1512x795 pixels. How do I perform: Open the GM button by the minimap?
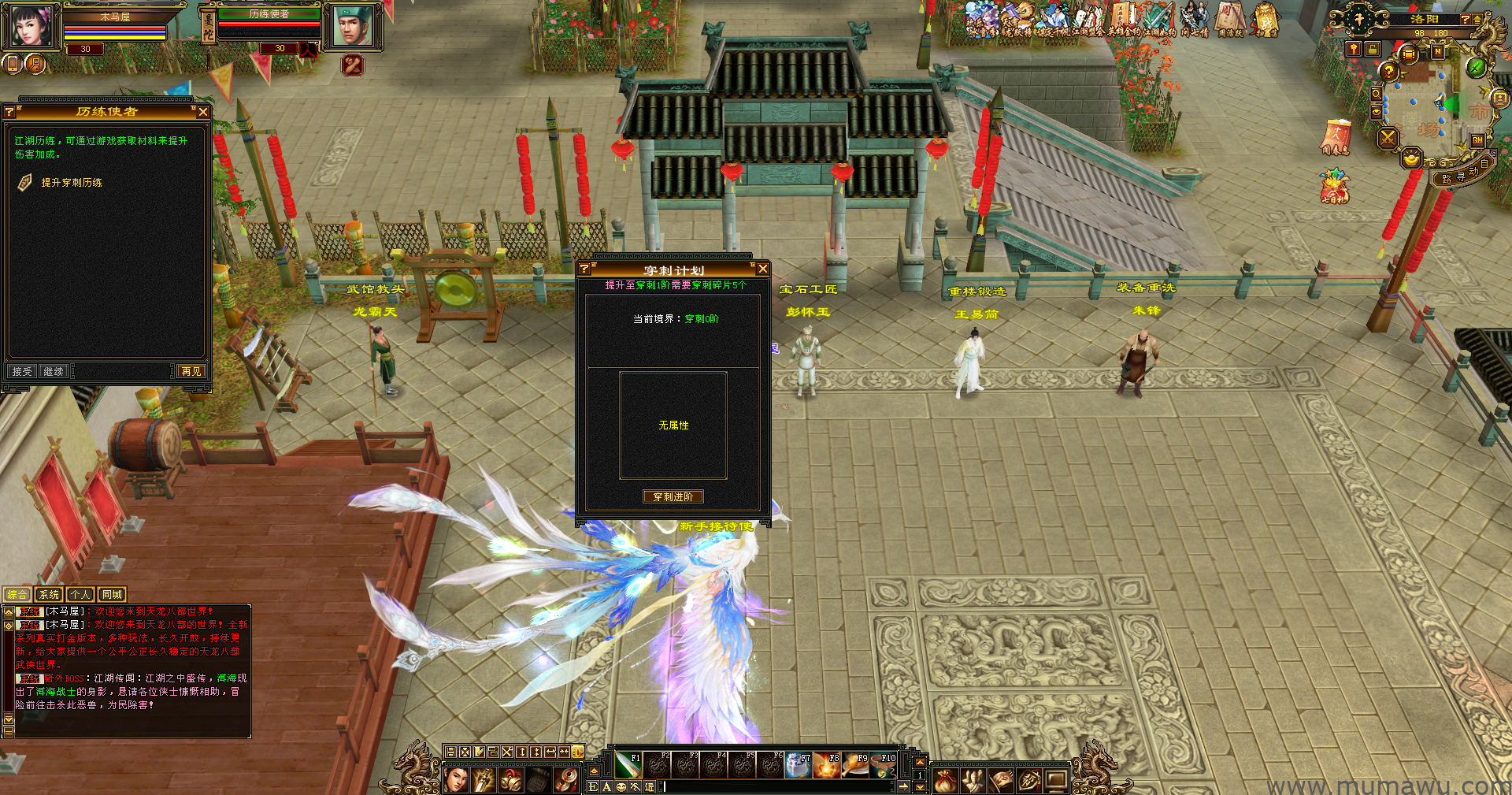click(x=1477, y=140)
